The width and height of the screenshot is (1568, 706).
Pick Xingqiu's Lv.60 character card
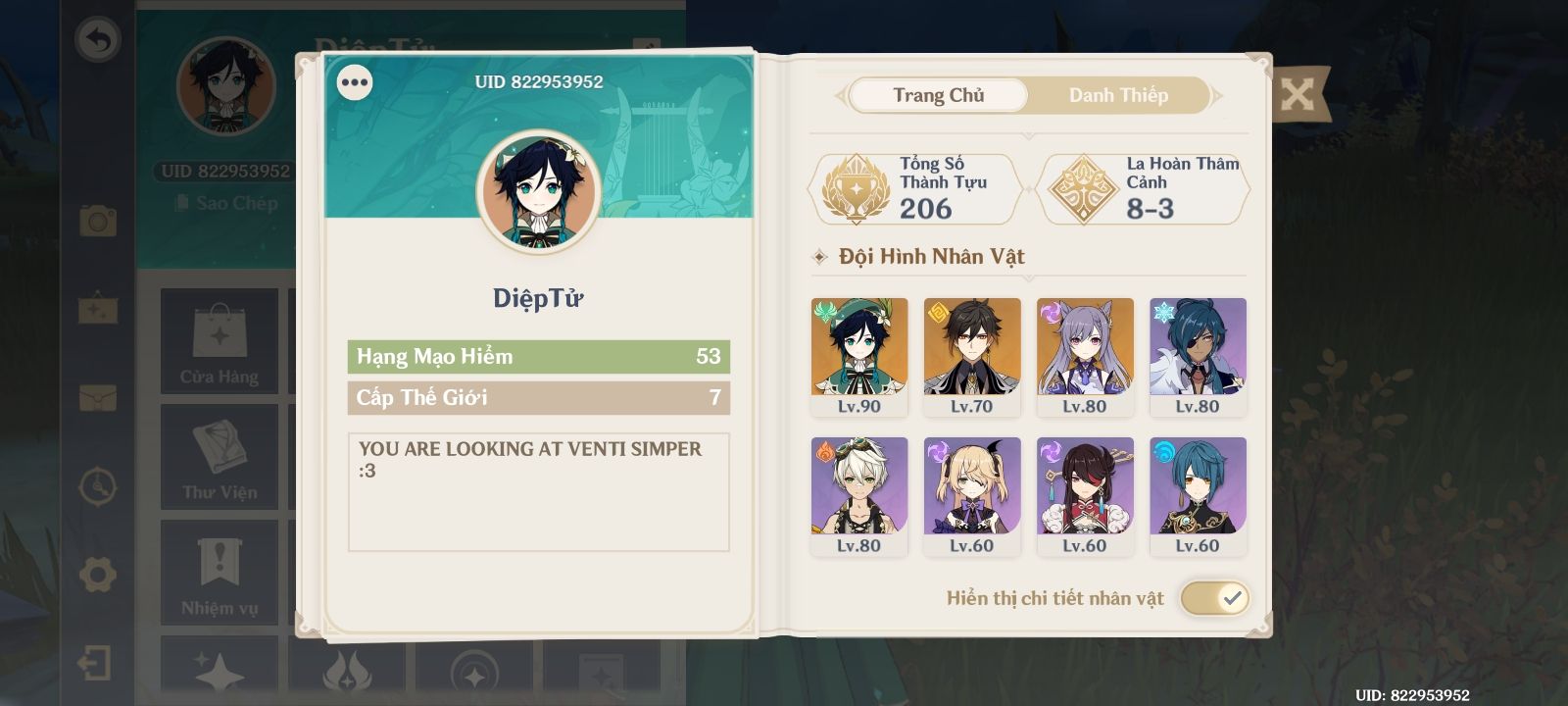[x=1198, y=496]
